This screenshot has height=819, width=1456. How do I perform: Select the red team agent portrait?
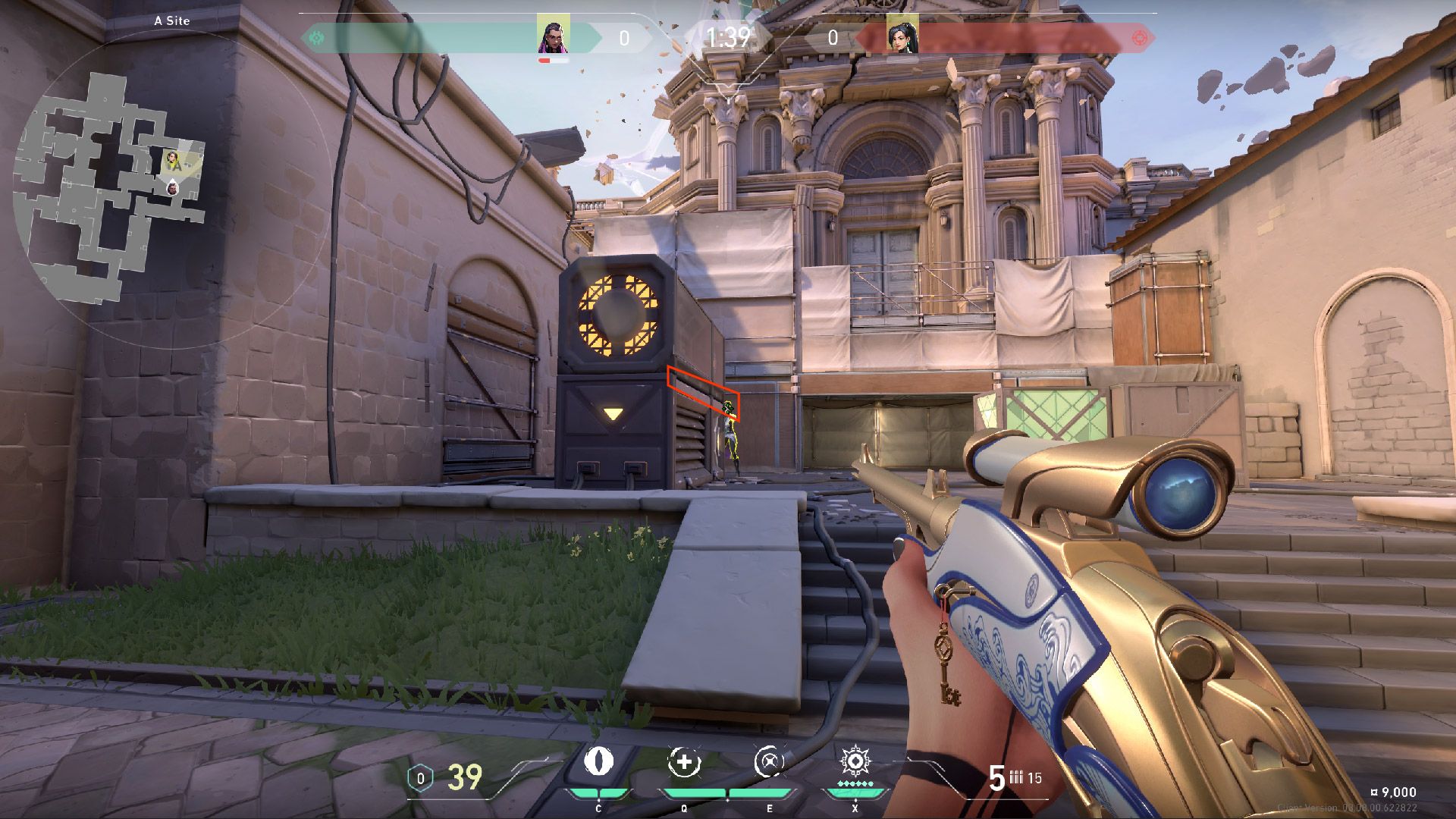(x=902, y=35)
